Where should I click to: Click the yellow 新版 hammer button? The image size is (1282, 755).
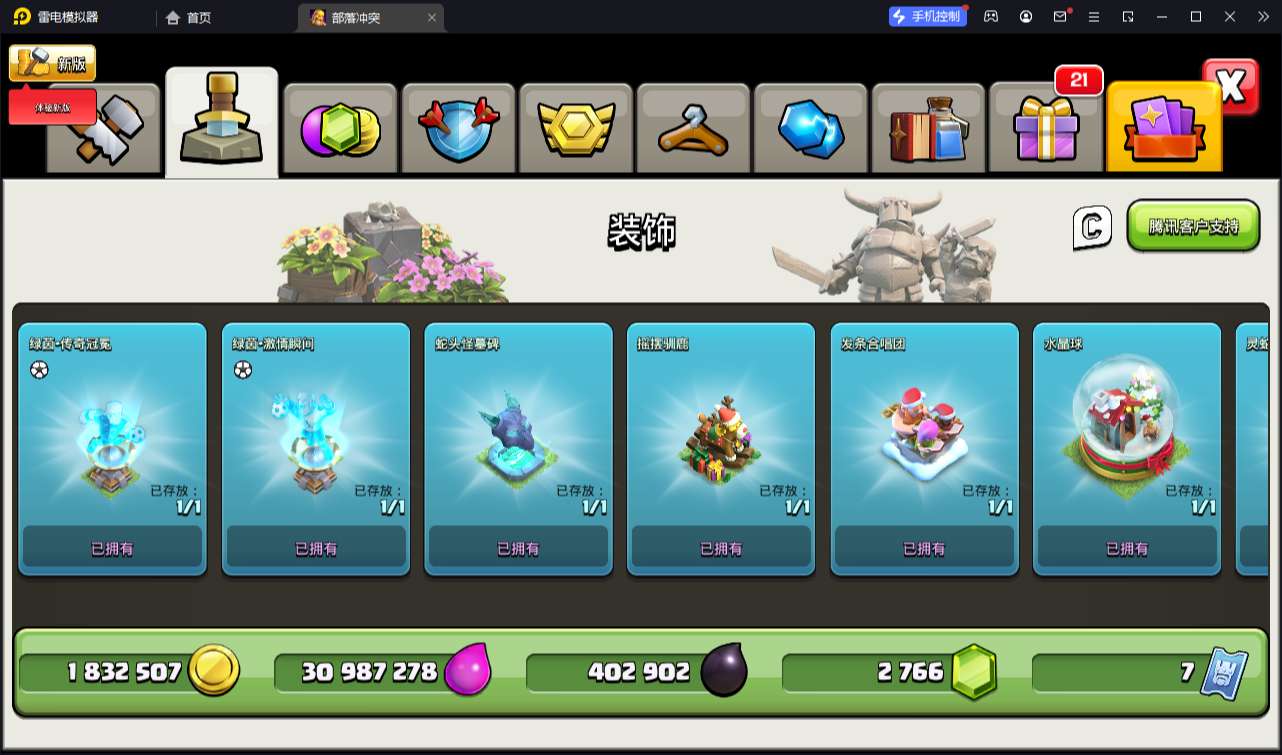(52, 63)
